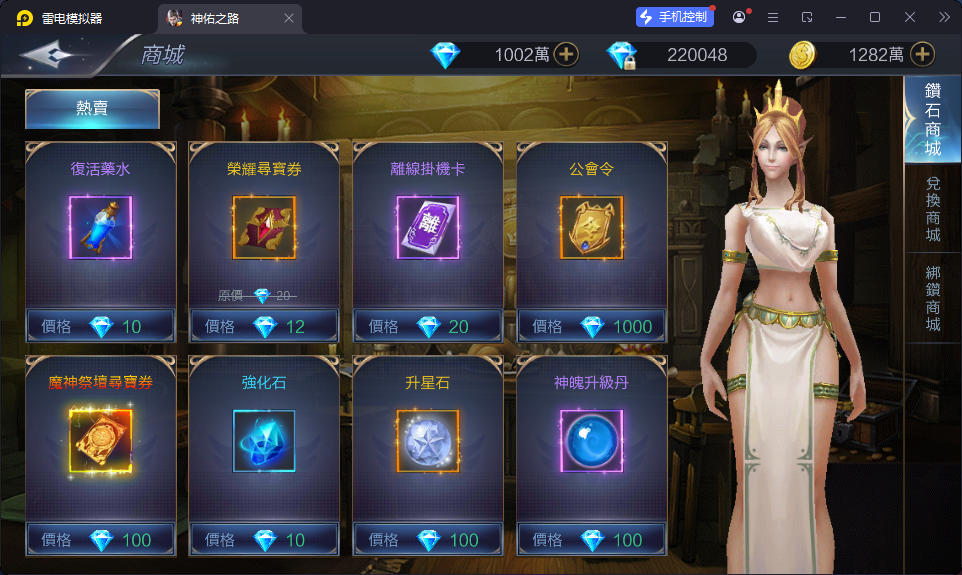Choose the 強化石 blue crystal item

pos(264,441)
